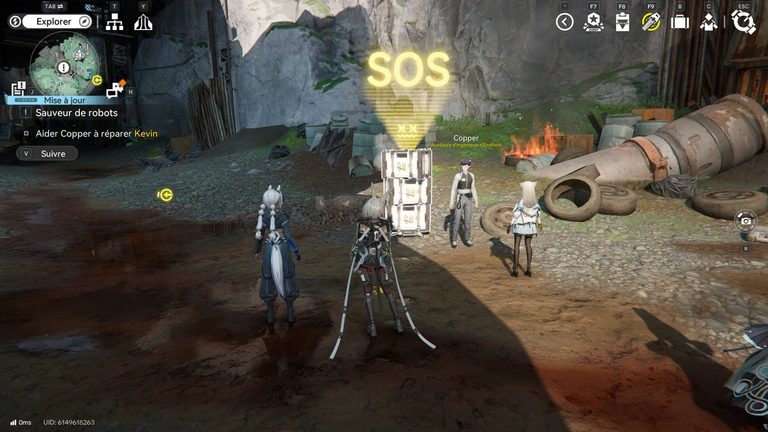Viewport: 768px width, 432px height.
Task: Activate the camera photo mode icon
Action: click(x=745, y=220)
